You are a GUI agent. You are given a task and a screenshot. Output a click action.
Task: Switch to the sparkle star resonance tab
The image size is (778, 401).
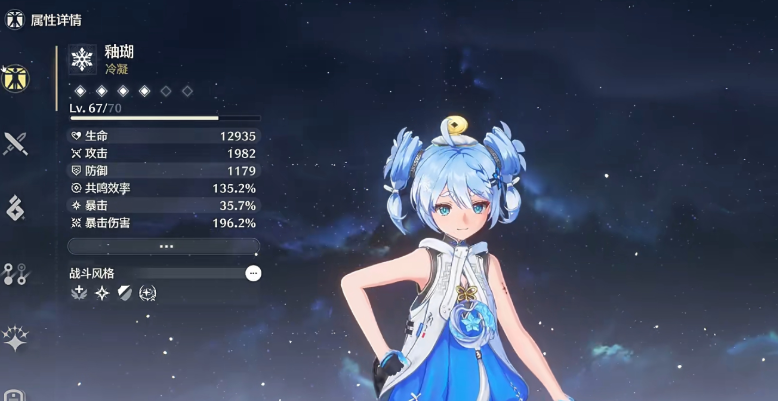click(x=15, y=338)
